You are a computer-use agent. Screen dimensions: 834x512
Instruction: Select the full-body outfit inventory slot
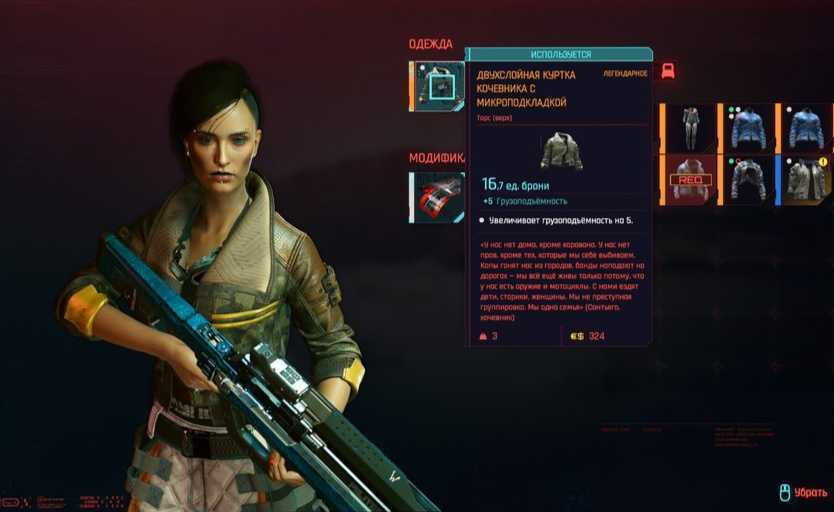pyautogui.click(x=690, y=128)
